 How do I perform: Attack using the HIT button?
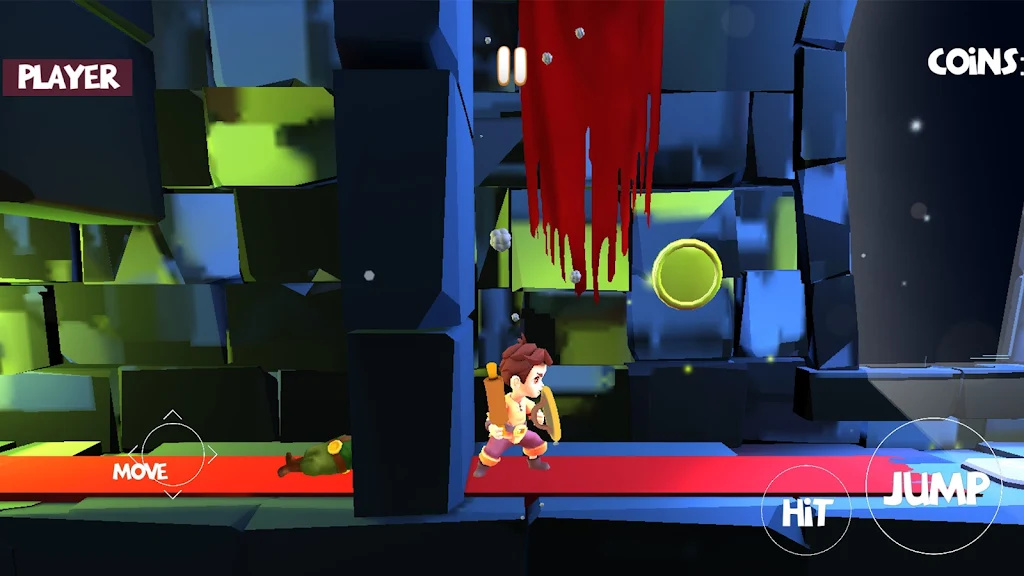pyautogui.click(x=806, y=511)
